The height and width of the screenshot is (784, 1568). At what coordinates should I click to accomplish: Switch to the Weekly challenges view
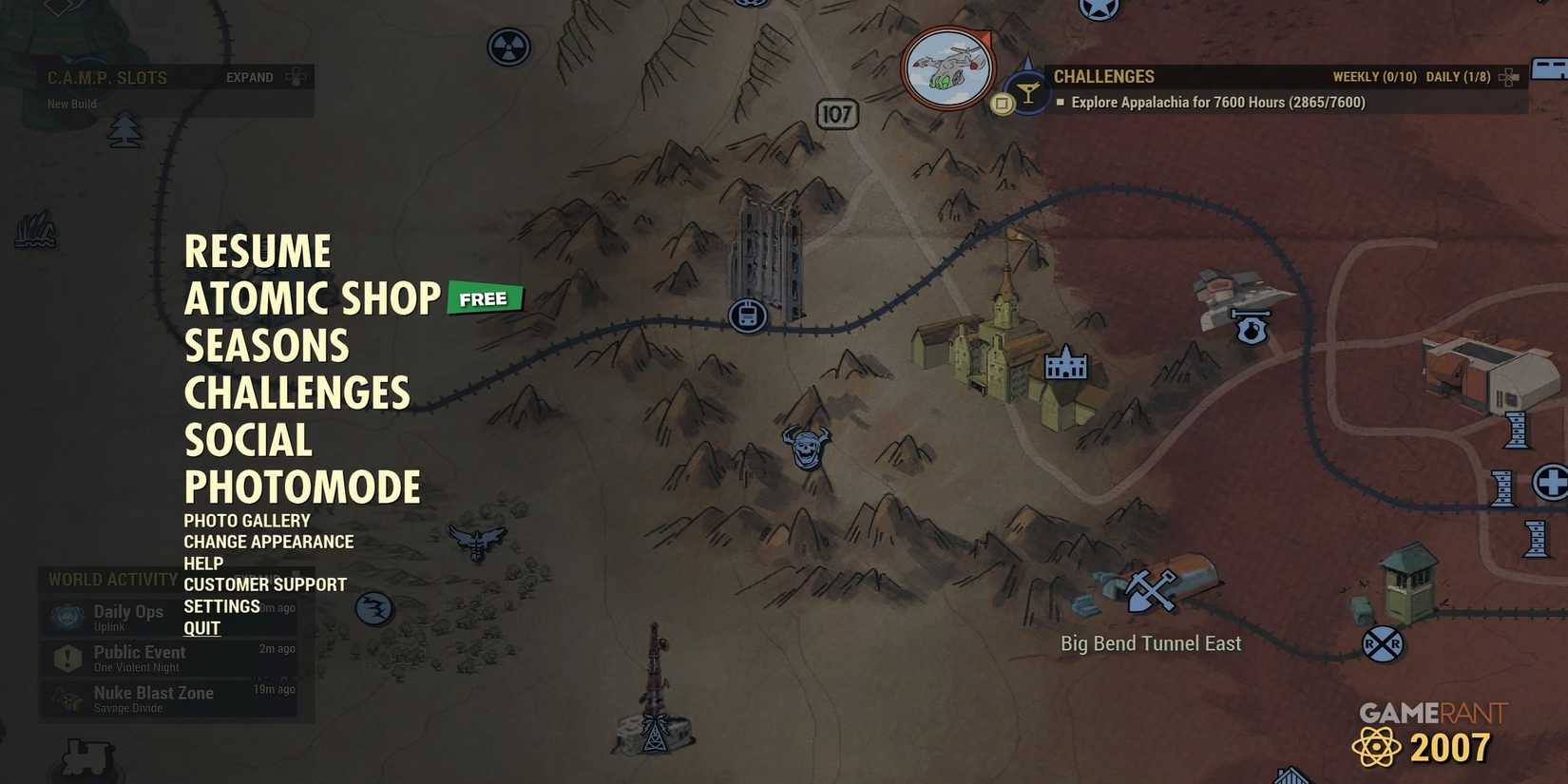[1375, 76]
